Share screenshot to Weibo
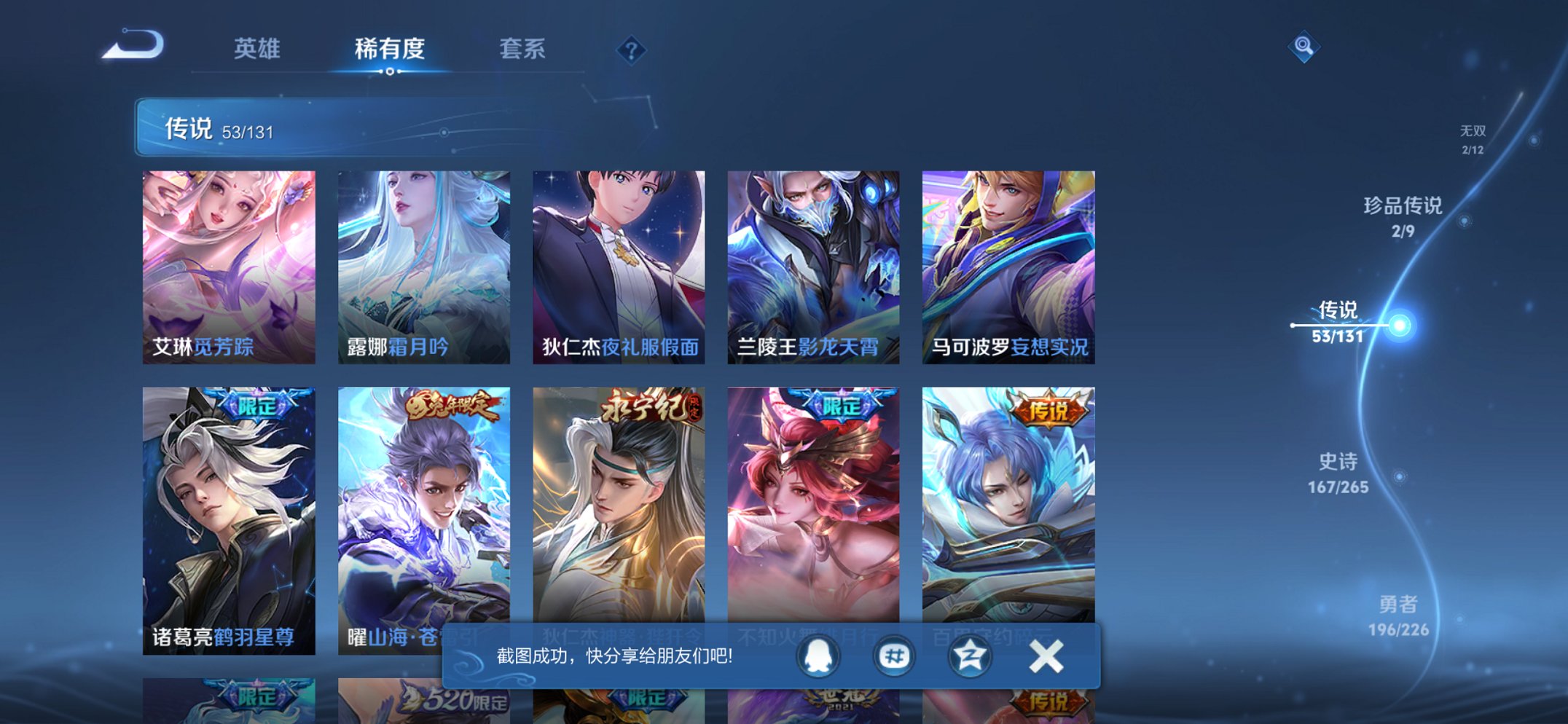Screen dimensions: 1568x724 [895, 655]
